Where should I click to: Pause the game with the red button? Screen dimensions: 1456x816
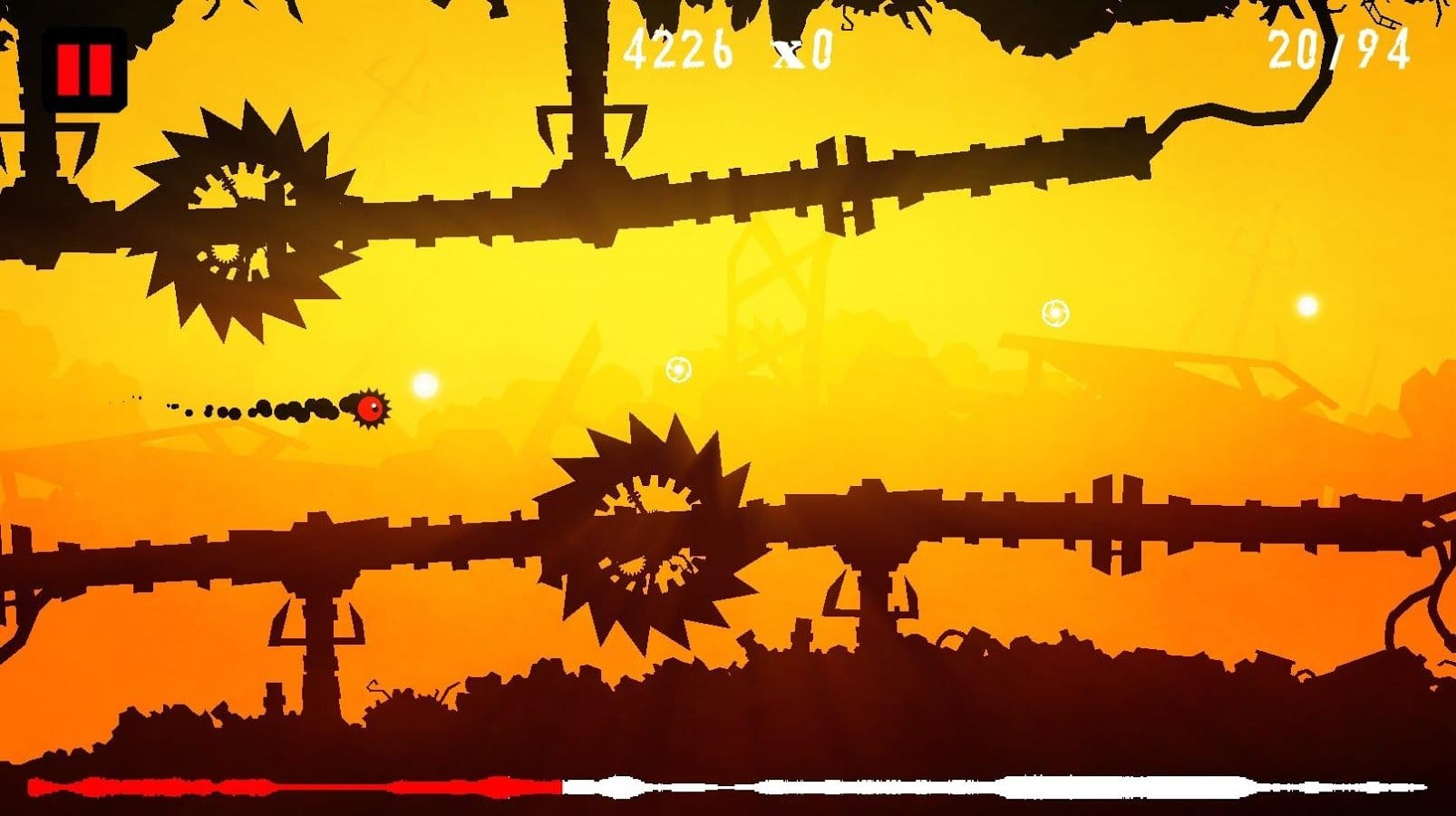83,70
